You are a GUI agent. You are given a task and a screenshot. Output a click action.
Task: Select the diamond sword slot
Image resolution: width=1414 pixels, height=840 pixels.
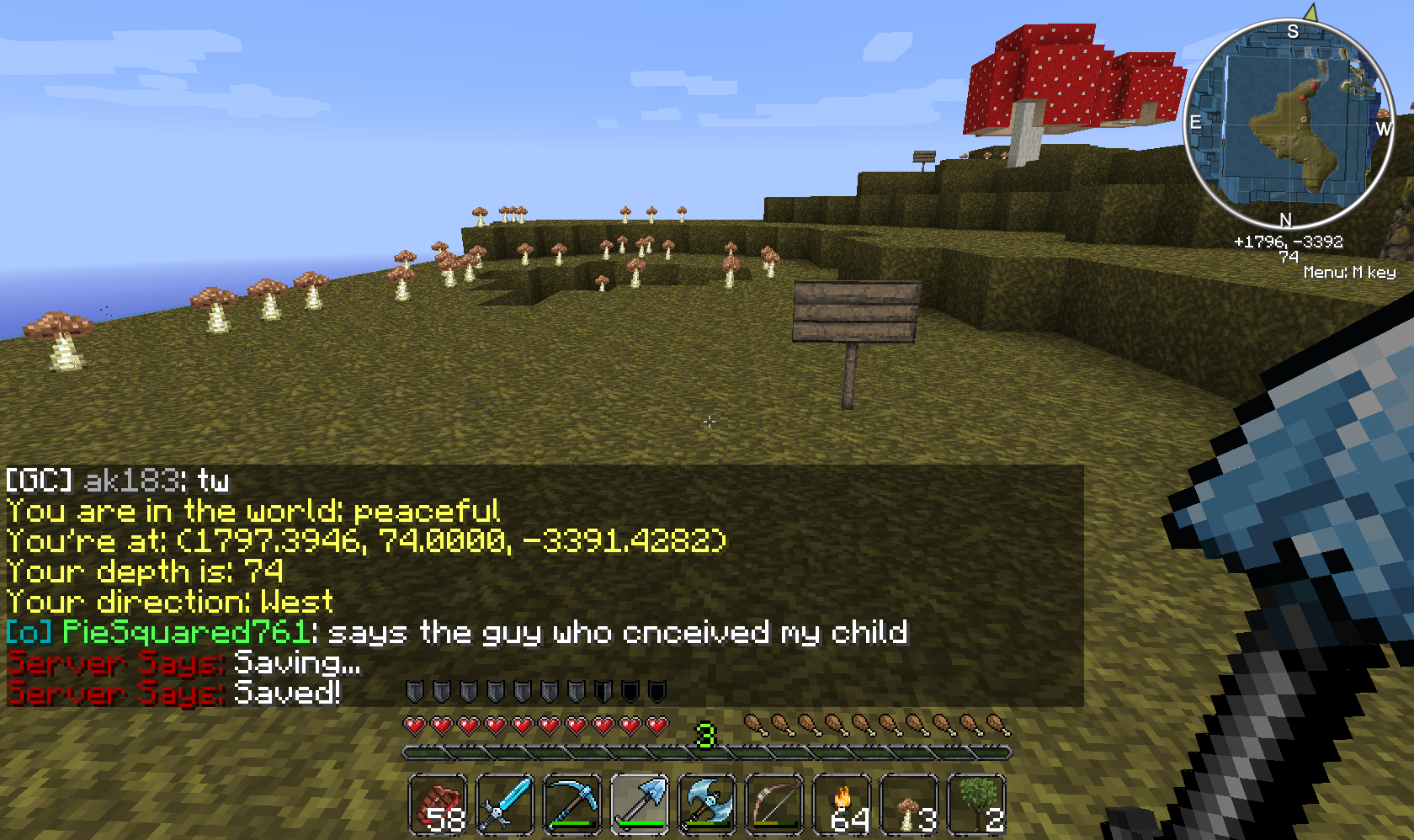coord(505,805)
